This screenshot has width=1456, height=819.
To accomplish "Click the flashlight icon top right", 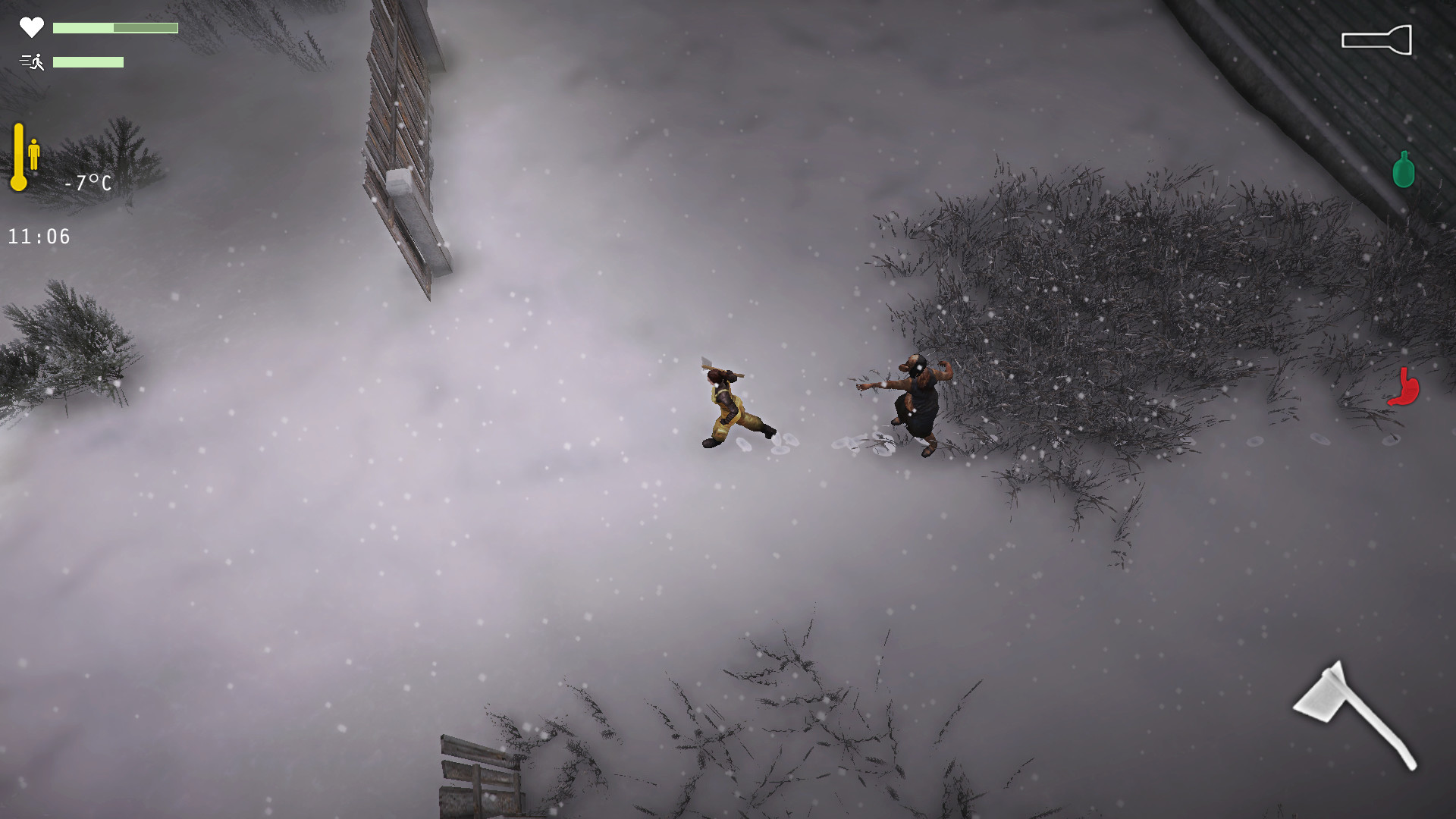I will coord(1377,39).
